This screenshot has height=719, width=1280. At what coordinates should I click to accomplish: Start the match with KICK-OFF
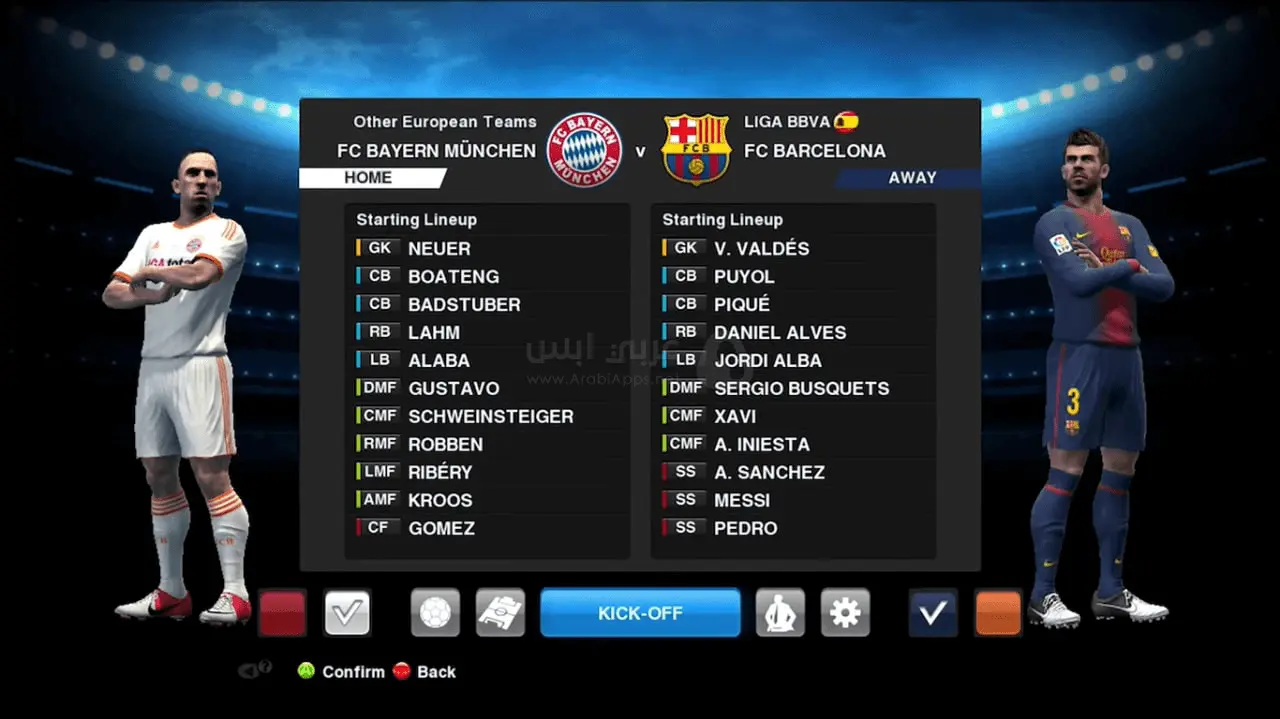pyautogui.click(x=640, y=612)
